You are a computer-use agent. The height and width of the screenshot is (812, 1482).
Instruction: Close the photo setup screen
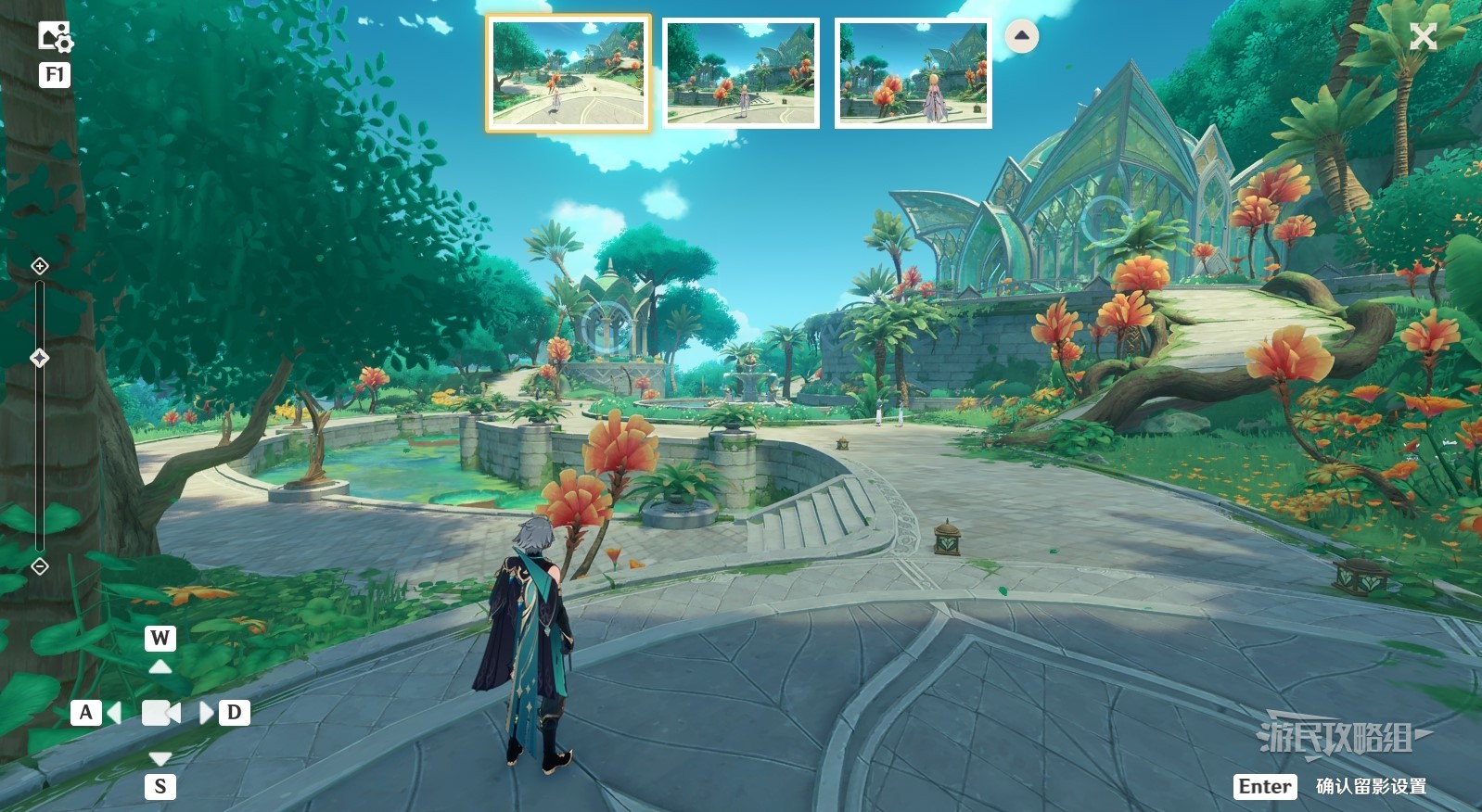click(1423, 37)
